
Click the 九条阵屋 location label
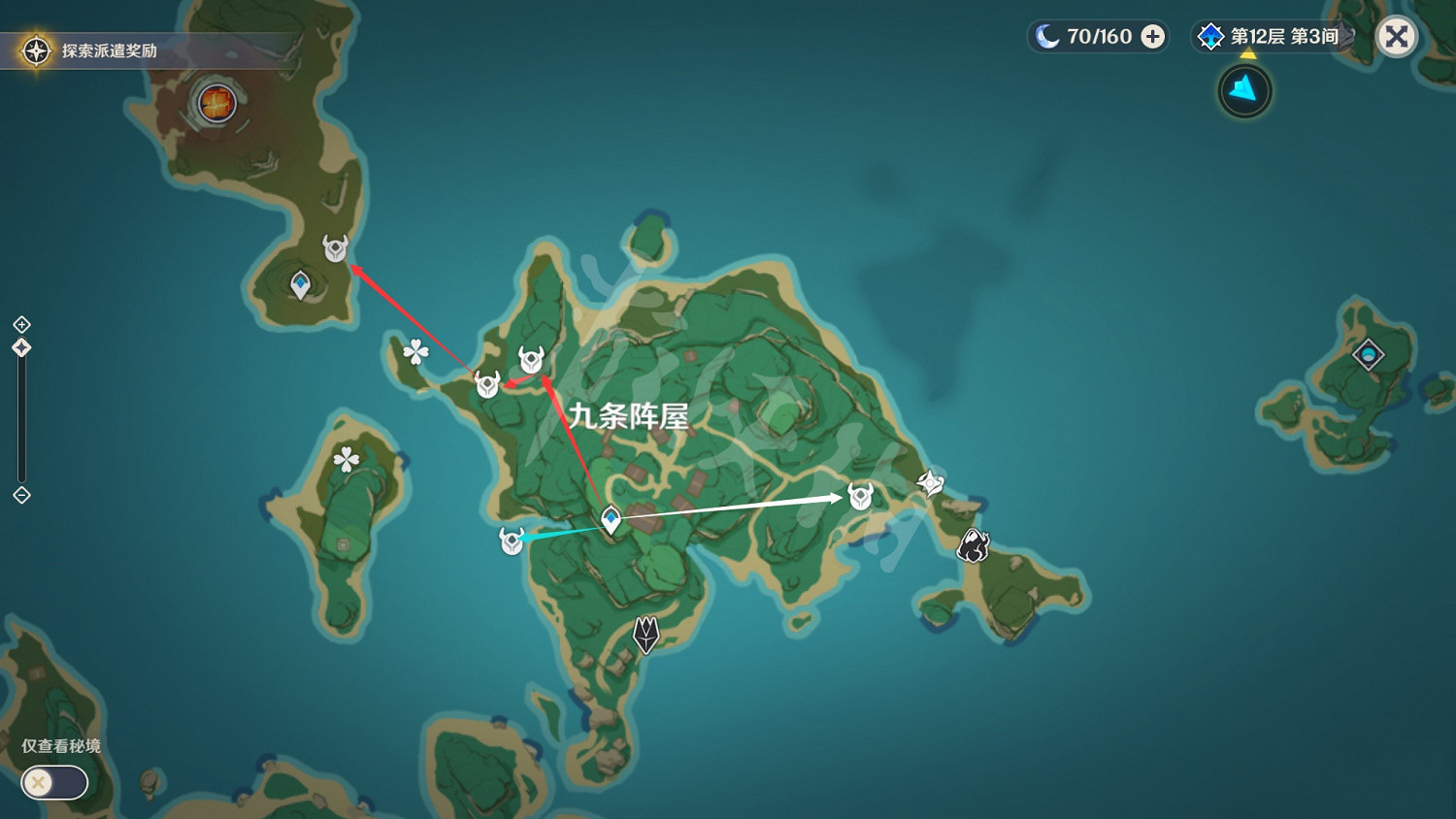[631, 417]
